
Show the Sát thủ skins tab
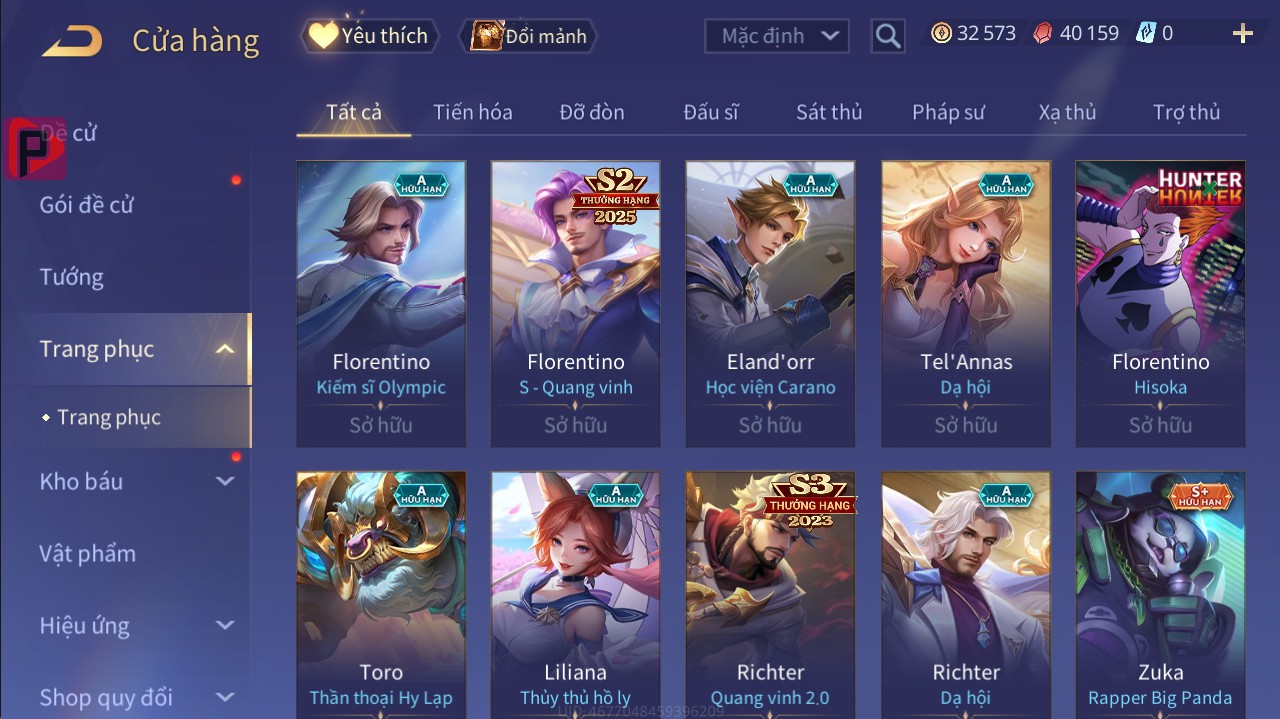click(829, 112)
